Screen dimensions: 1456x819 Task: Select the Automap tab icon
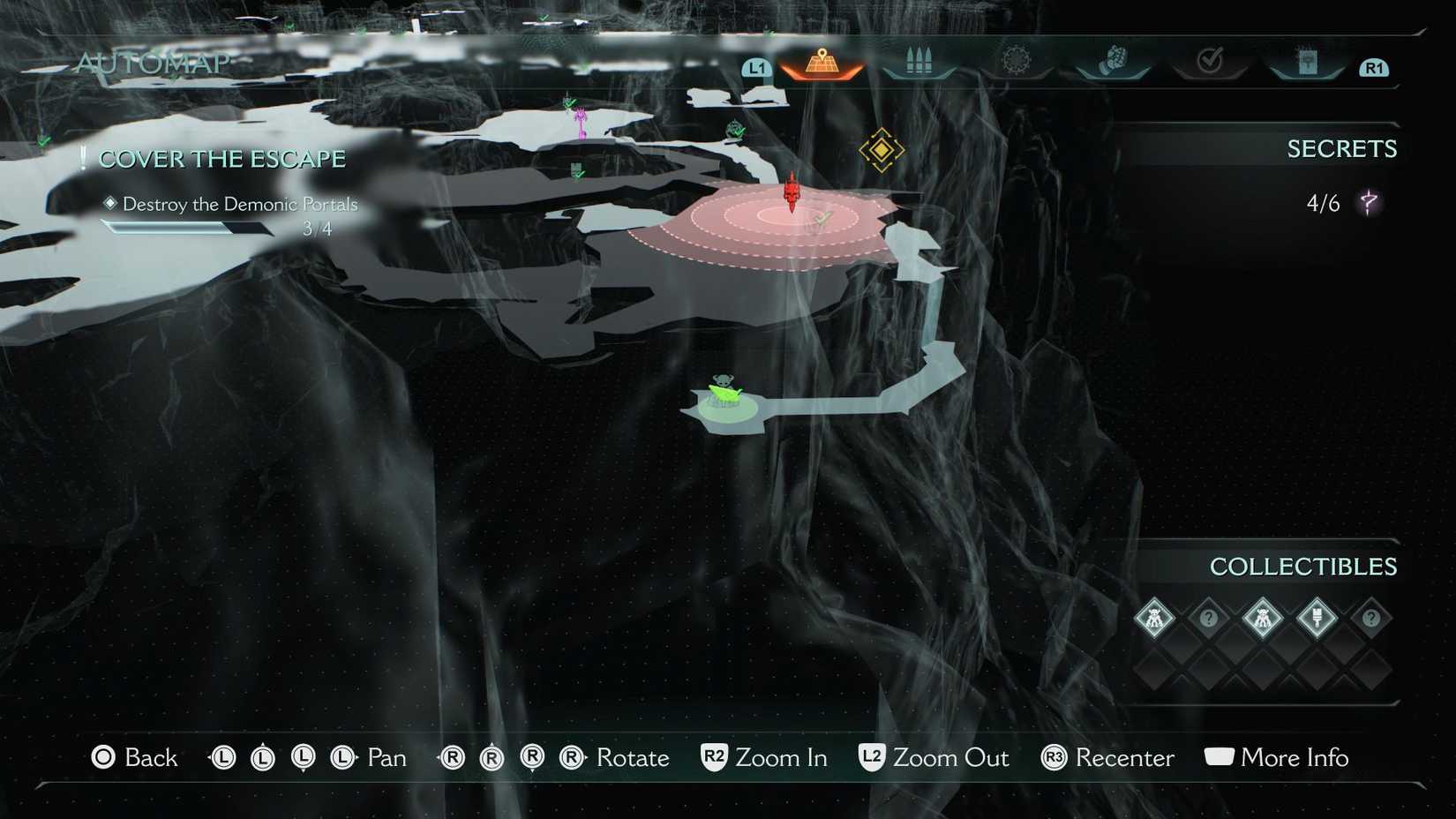822,62
